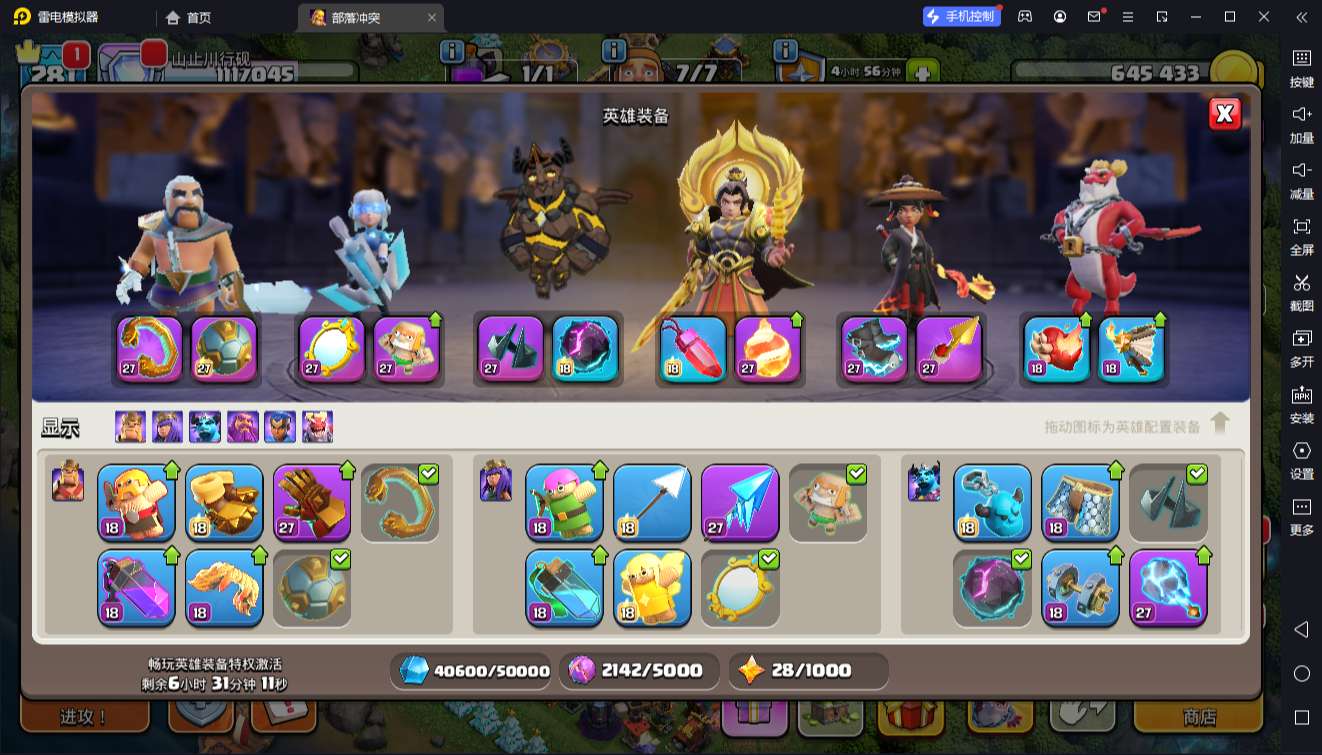Click the equipped fireball slot
Viewport: 1322px width, 755px height.
click(768, 349)
